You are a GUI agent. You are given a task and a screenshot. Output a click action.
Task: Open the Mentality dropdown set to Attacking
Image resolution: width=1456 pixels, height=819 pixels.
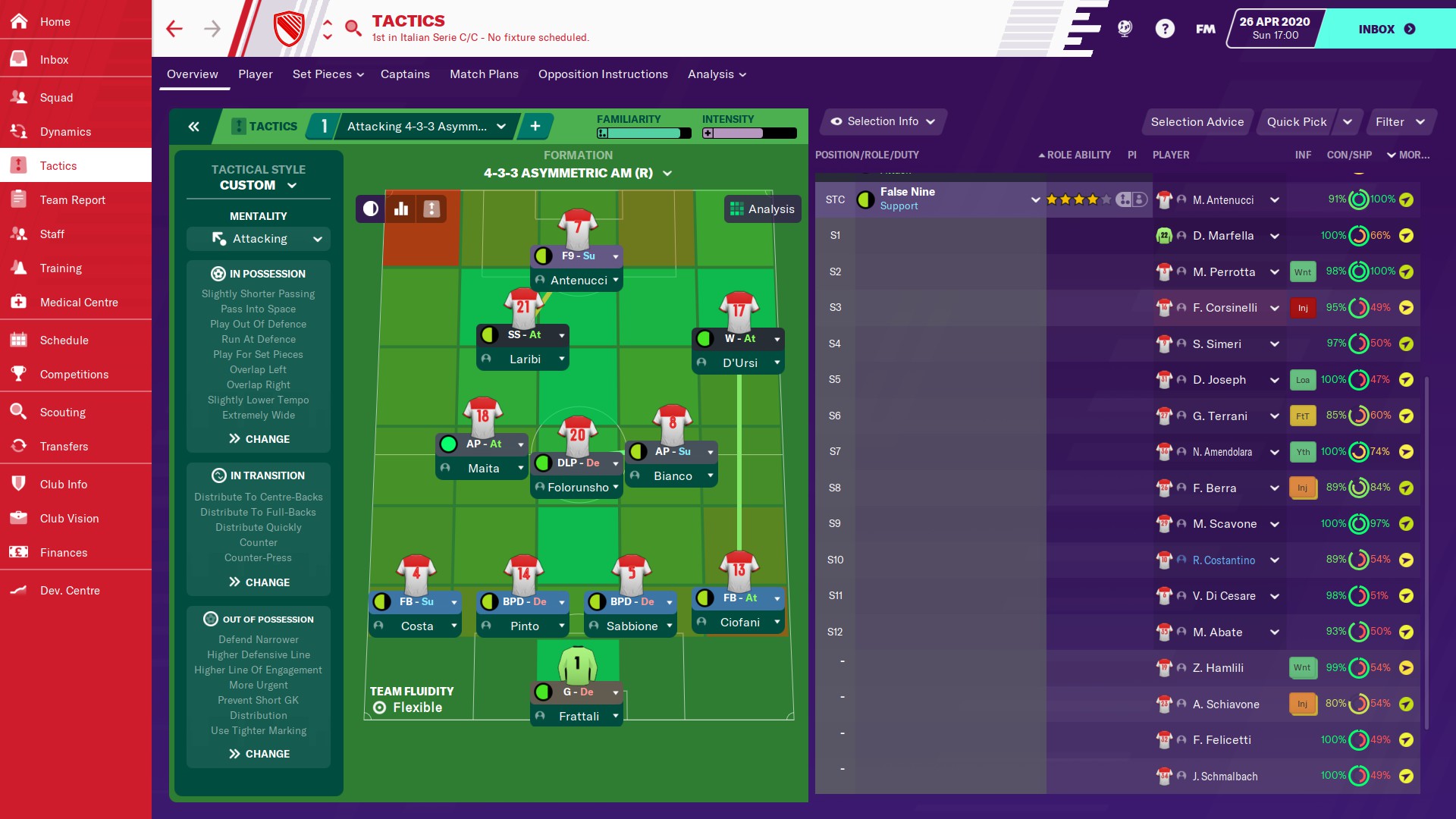point(259,239)
